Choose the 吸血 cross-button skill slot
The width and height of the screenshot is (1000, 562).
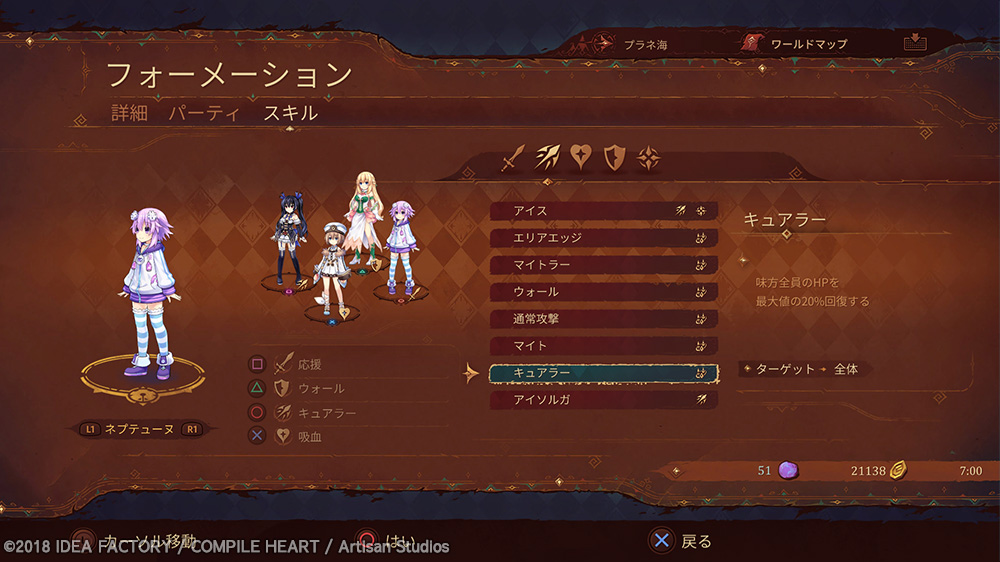pyautogui.click(x=298, y=436)
